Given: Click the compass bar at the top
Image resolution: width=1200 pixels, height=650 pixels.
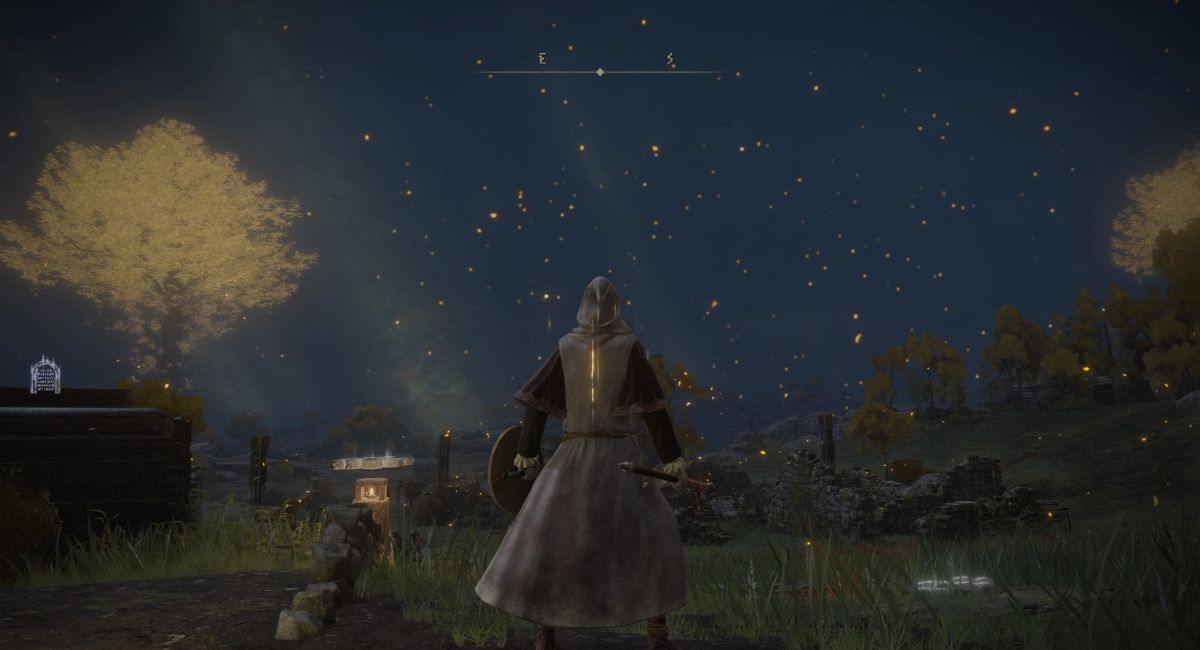Looking at the screenshot, I should (600, 72).
